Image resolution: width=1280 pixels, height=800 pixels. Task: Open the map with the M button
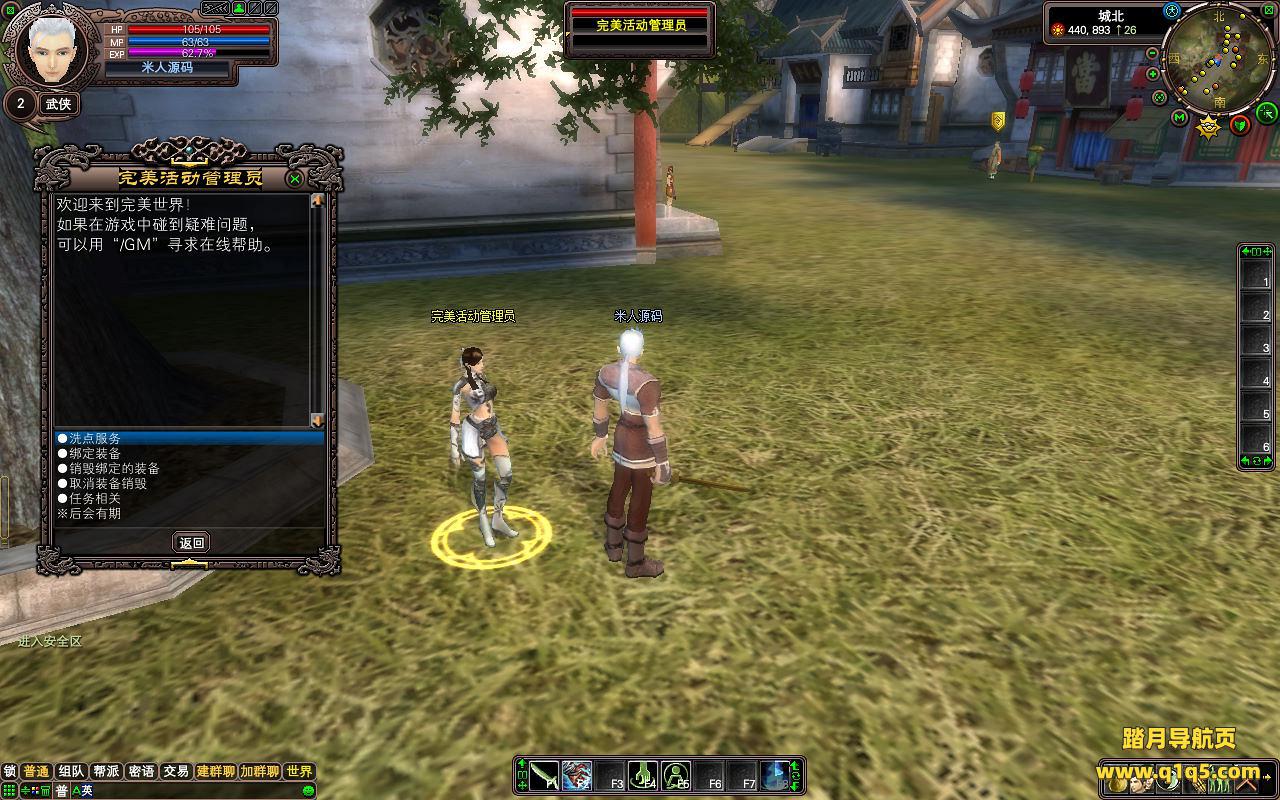click(1180, 119)
